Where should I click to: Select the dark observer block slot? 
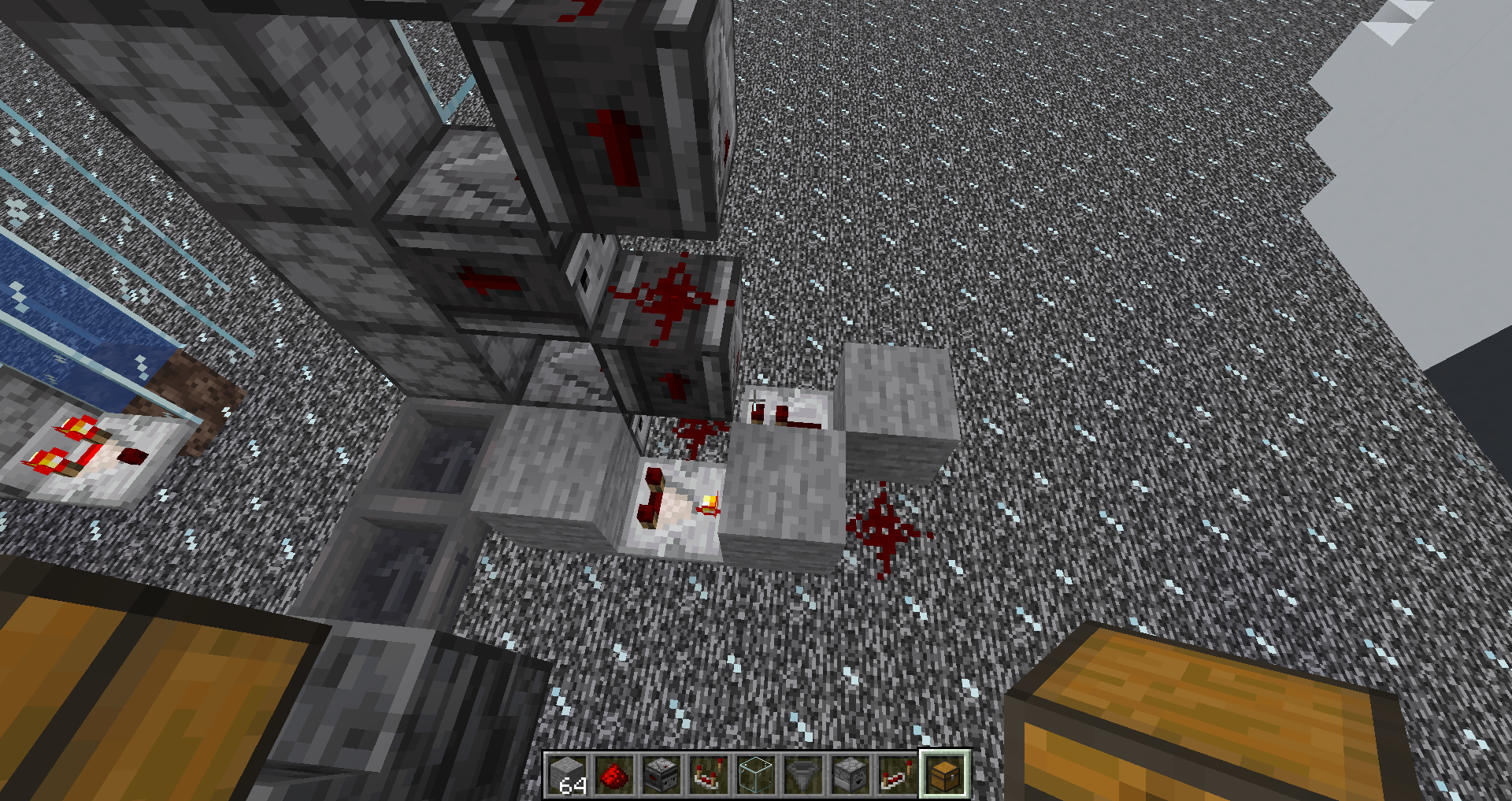click(x=661, y=774)
